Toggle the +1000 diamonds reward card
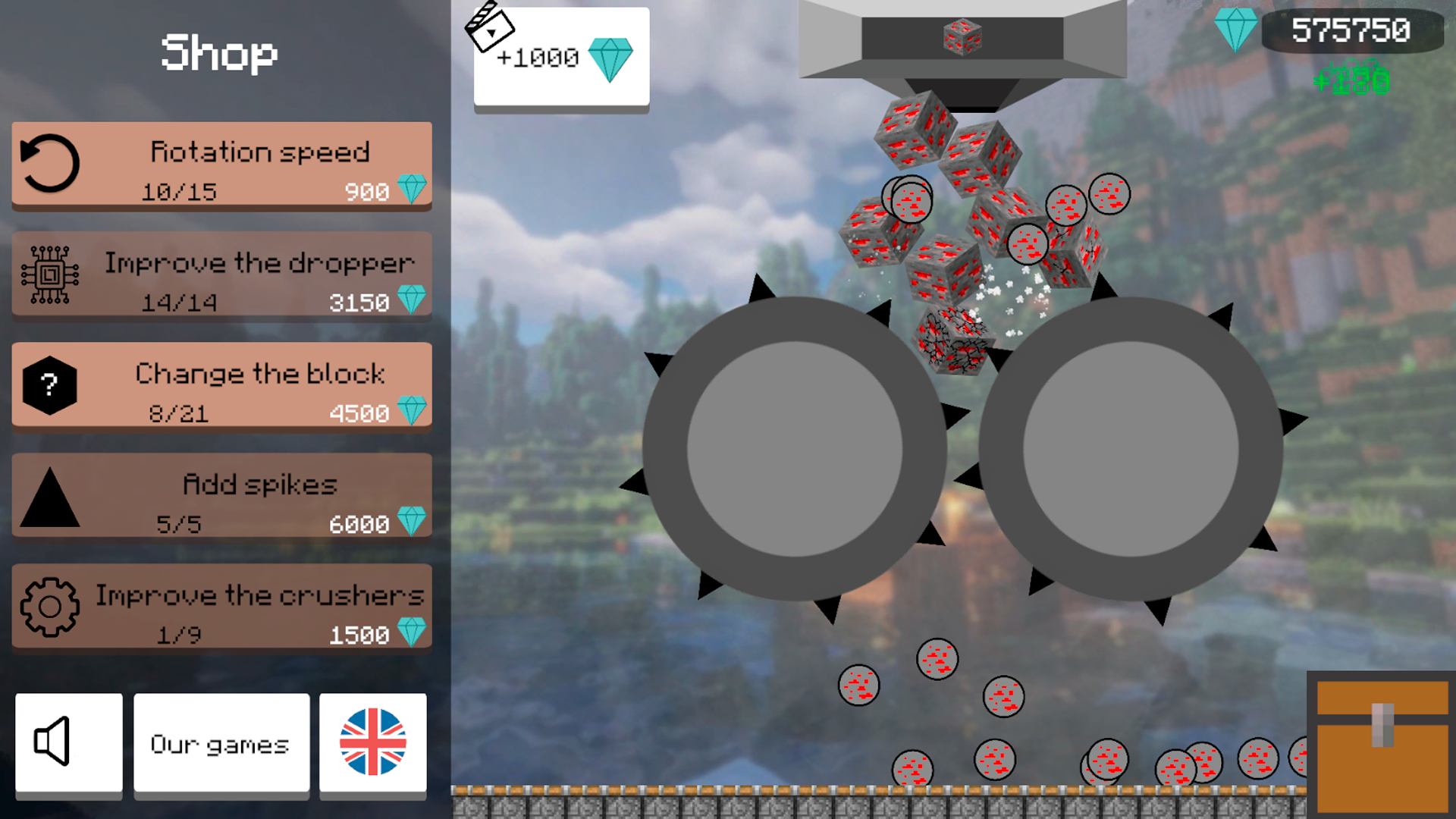The image size is (1456, 819). coord(560,57)
